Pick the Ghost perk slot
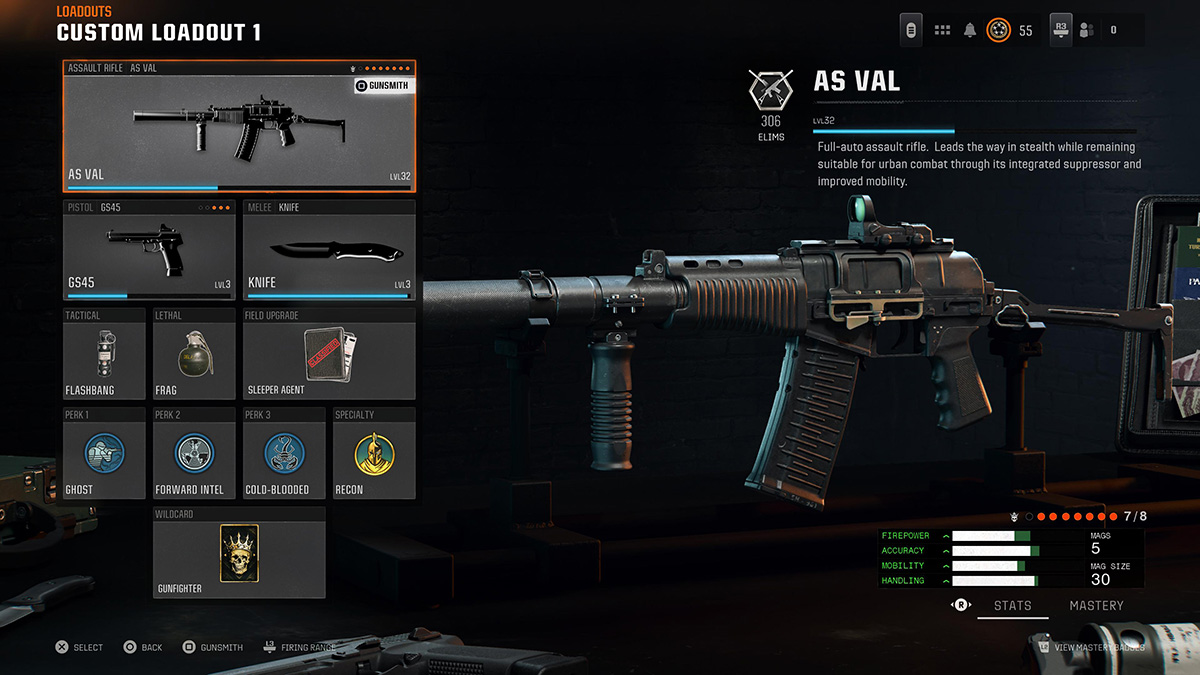 tap(103, 453)
